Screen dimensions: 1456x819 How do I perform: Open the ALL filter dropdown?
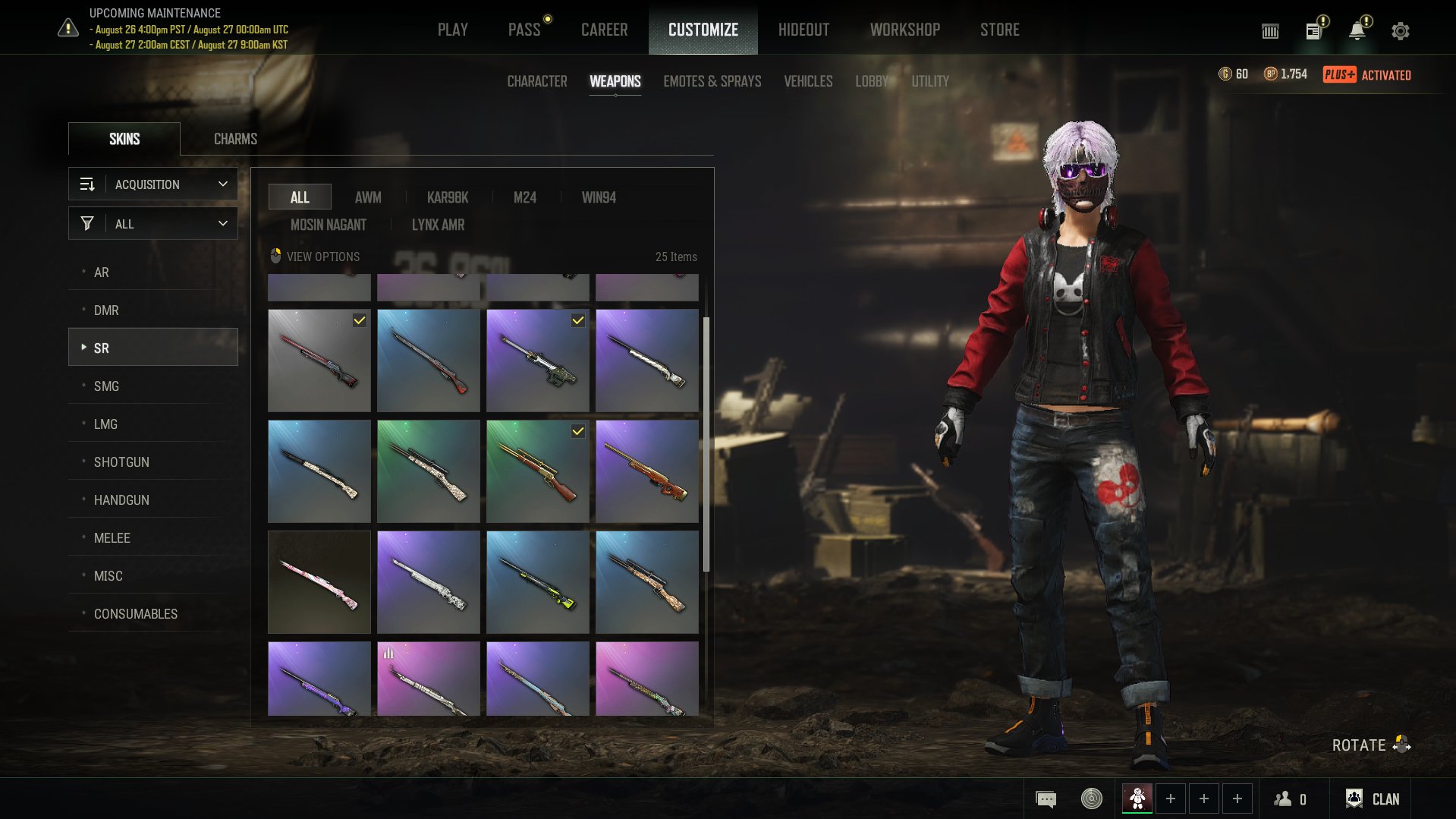pyautogui.click(x=153, y=224)
